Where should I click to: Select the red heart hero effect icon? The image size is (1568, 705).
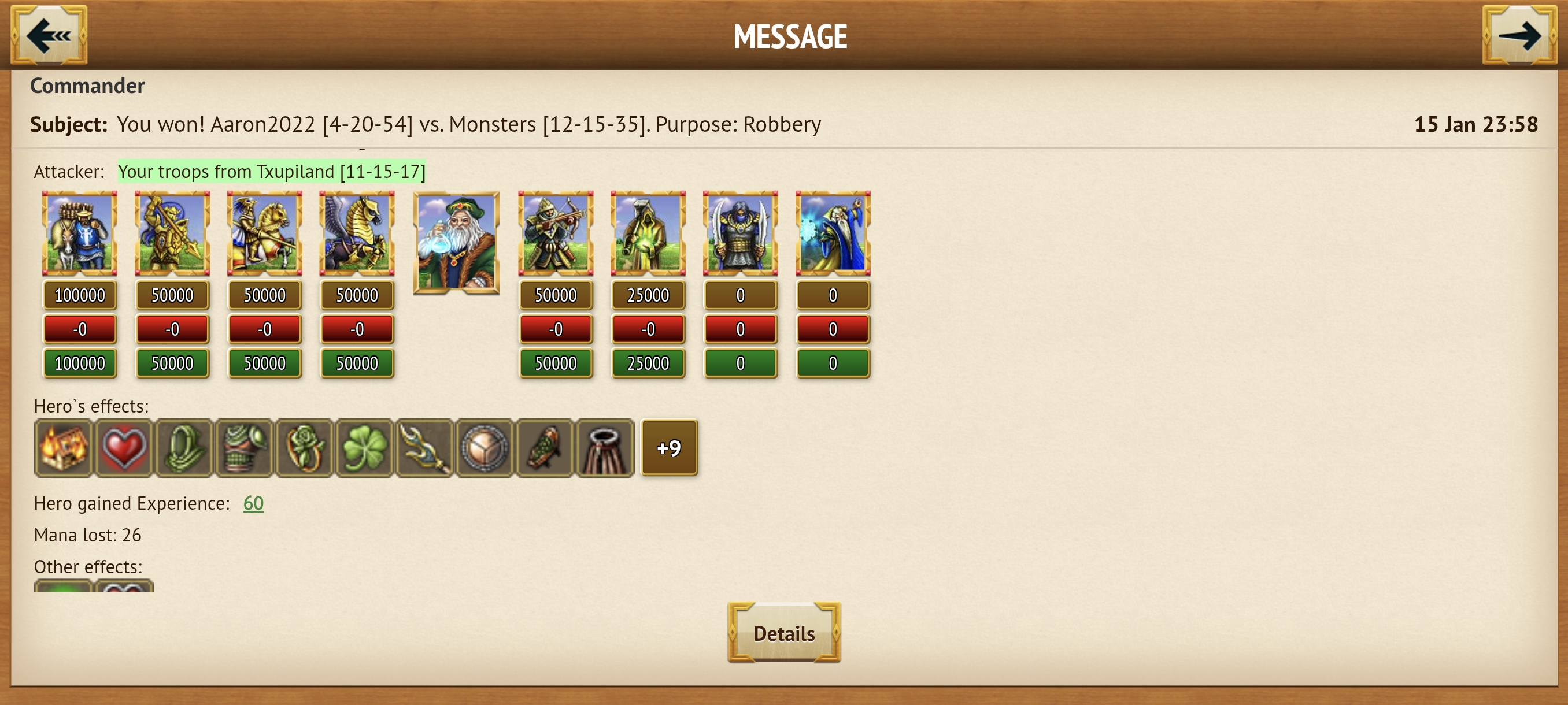pos(123,448)
